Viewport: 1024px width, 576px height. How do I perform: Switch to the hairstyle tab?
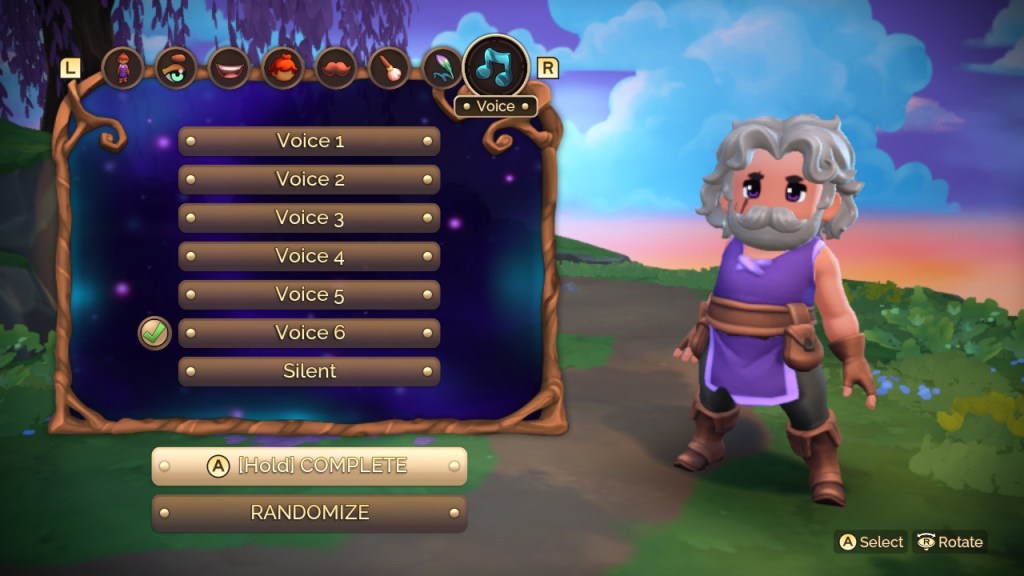pyautogui.click(x=283, y=69)
